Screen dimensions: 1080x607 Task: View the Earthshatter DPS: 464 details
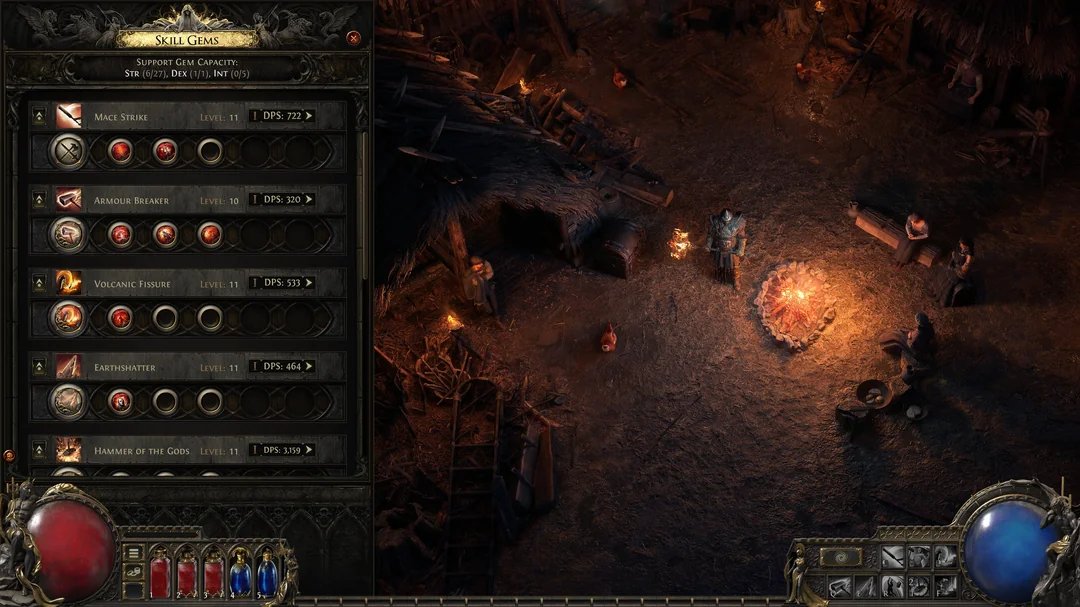pyautogui.click(x=282, y=366)
